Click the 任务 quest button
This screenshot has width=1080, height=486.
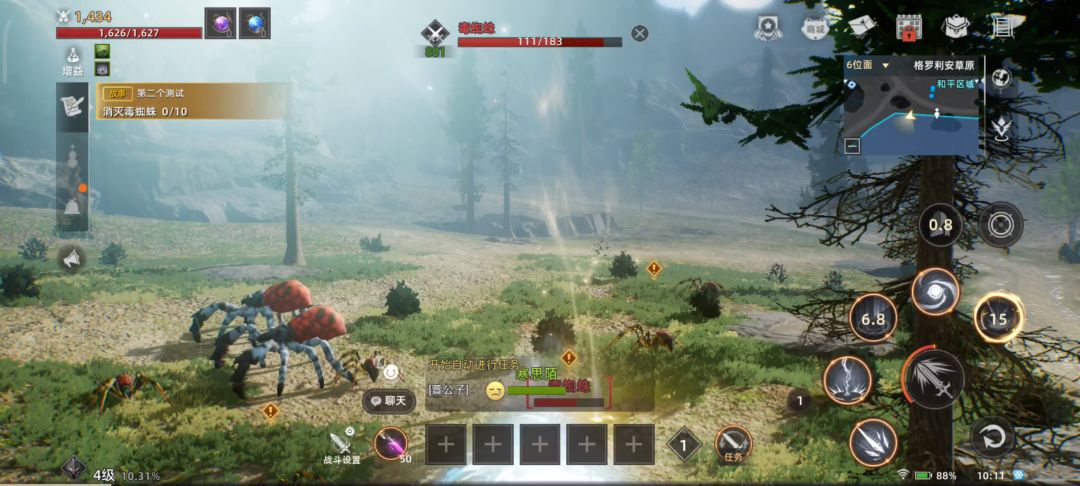[x=733, y=444]
